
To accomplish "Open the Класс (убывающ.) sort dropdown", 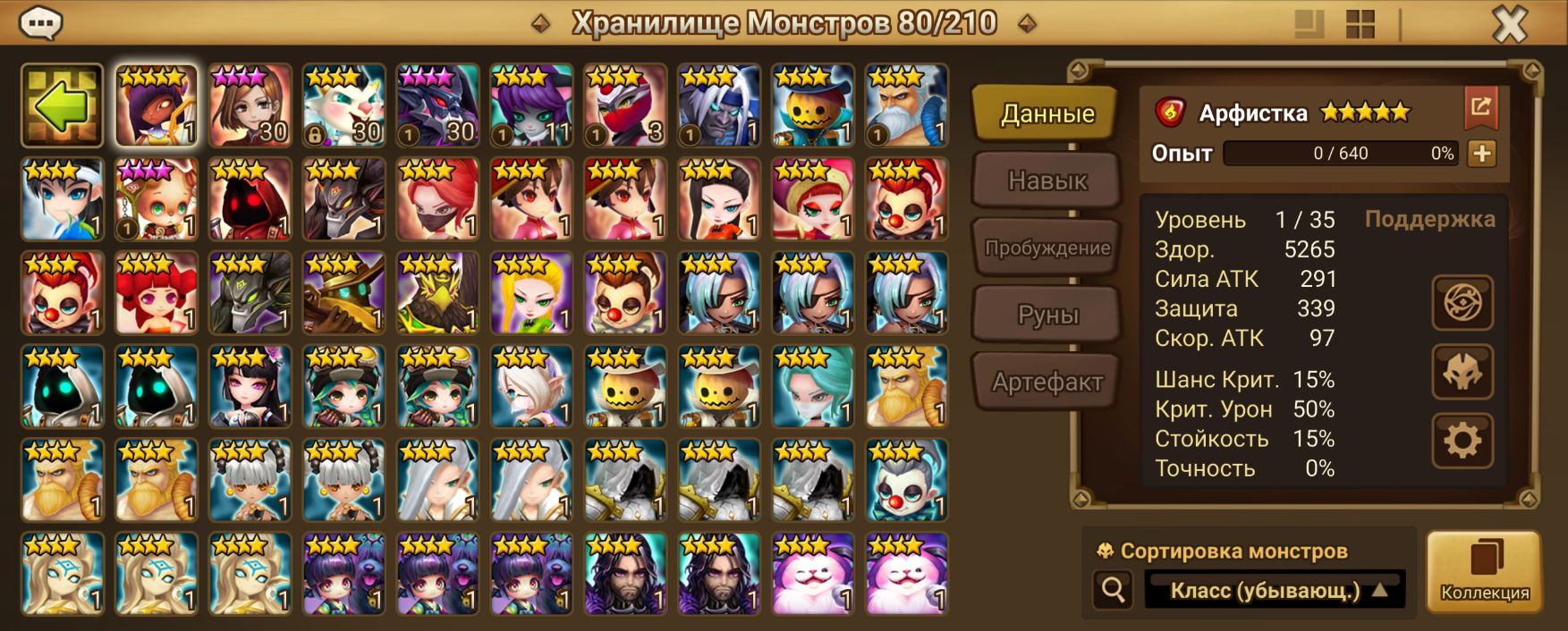I will tap(1274, 590).
